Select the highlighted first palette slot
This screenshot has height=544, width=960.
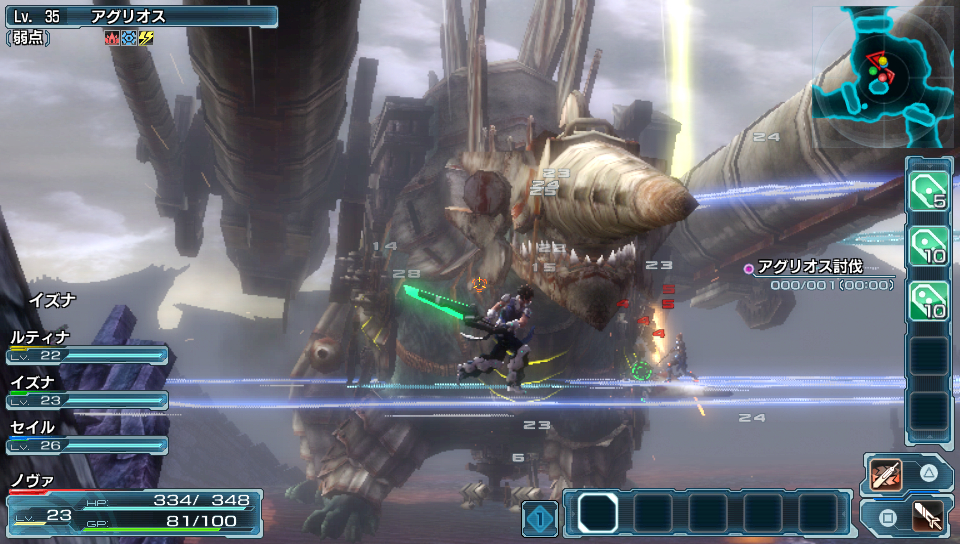click(x=598, y=513)
